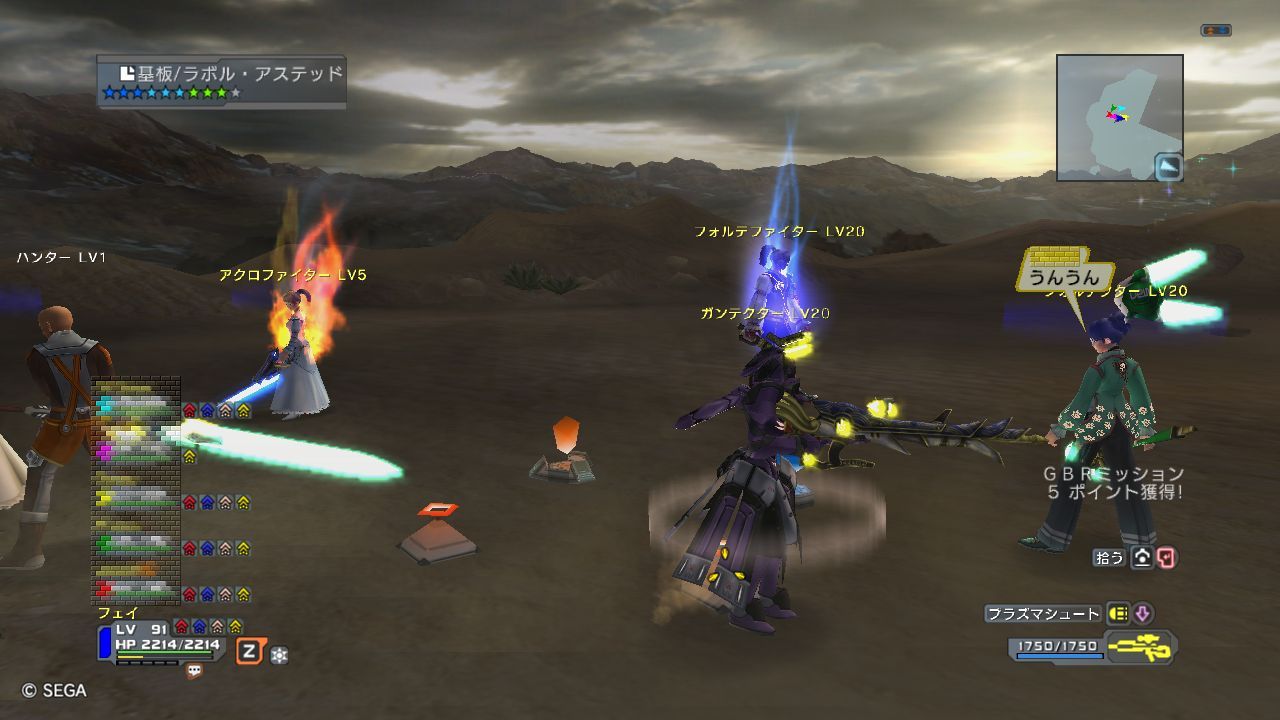1280x720 pixels.
Task: Click the orange and blue indicator icon
Action: click(x=1215, y=31)
